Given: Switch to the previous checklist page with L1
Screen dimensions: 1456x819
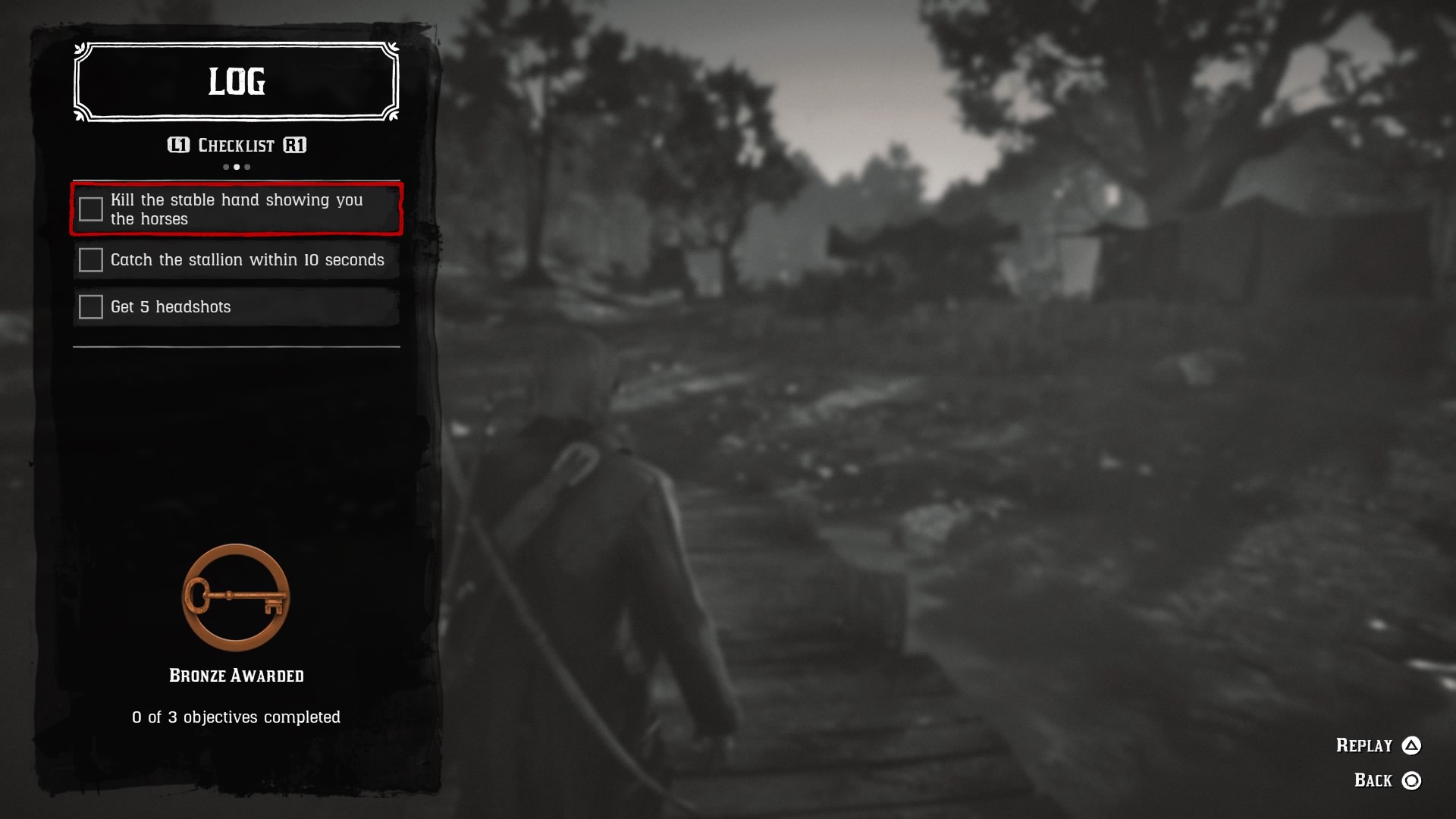Looking at the screenshot, I should tap(178, 146).
